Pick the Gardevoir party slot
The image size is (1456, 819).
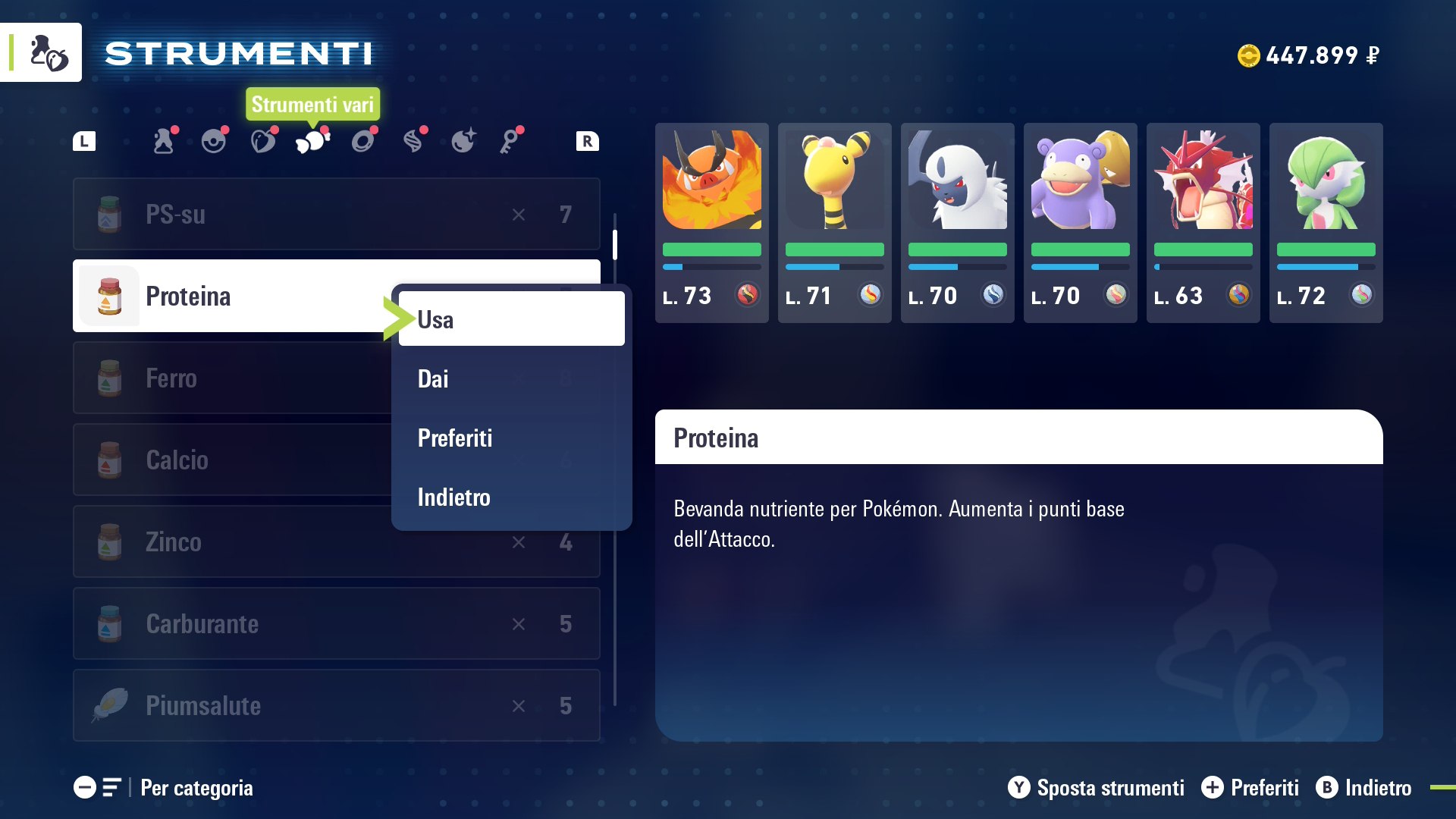click(x=1326, y=222)
